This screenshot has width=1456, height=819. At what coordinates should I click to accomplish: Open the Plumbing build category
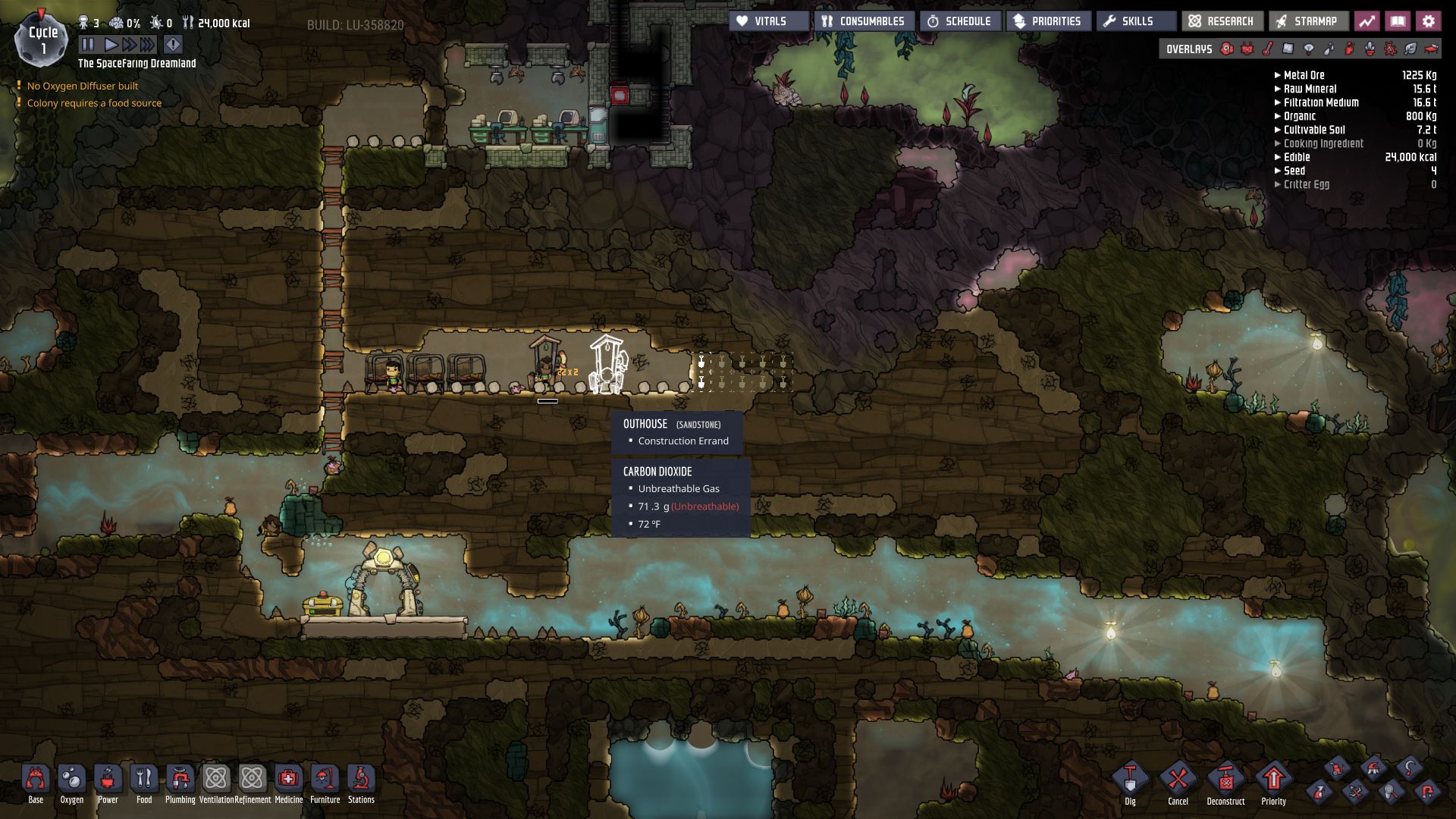(180, 780)
